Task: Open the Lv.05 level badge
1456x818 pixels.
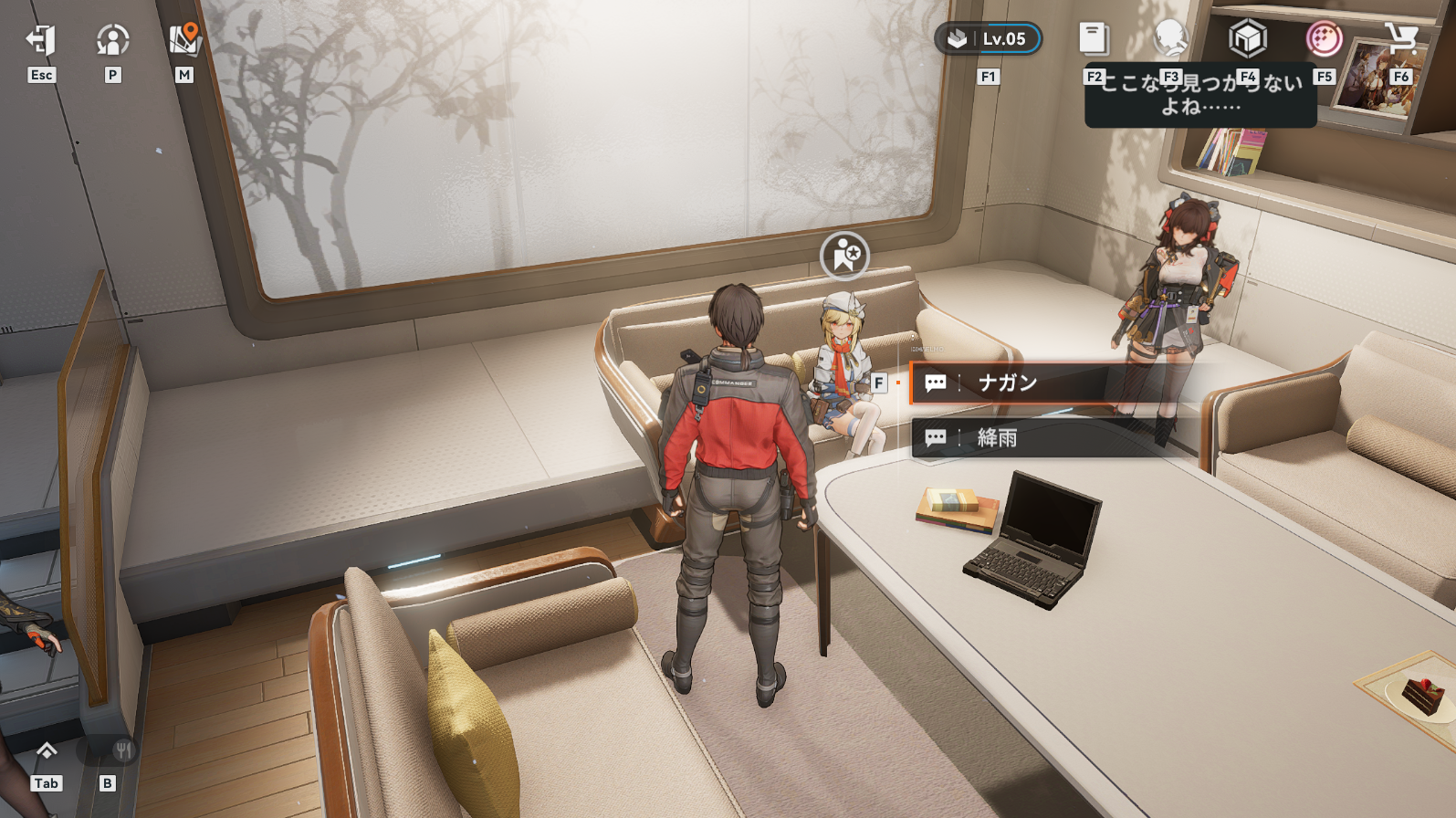Action: pyautogui.click(x=988, y=39)
